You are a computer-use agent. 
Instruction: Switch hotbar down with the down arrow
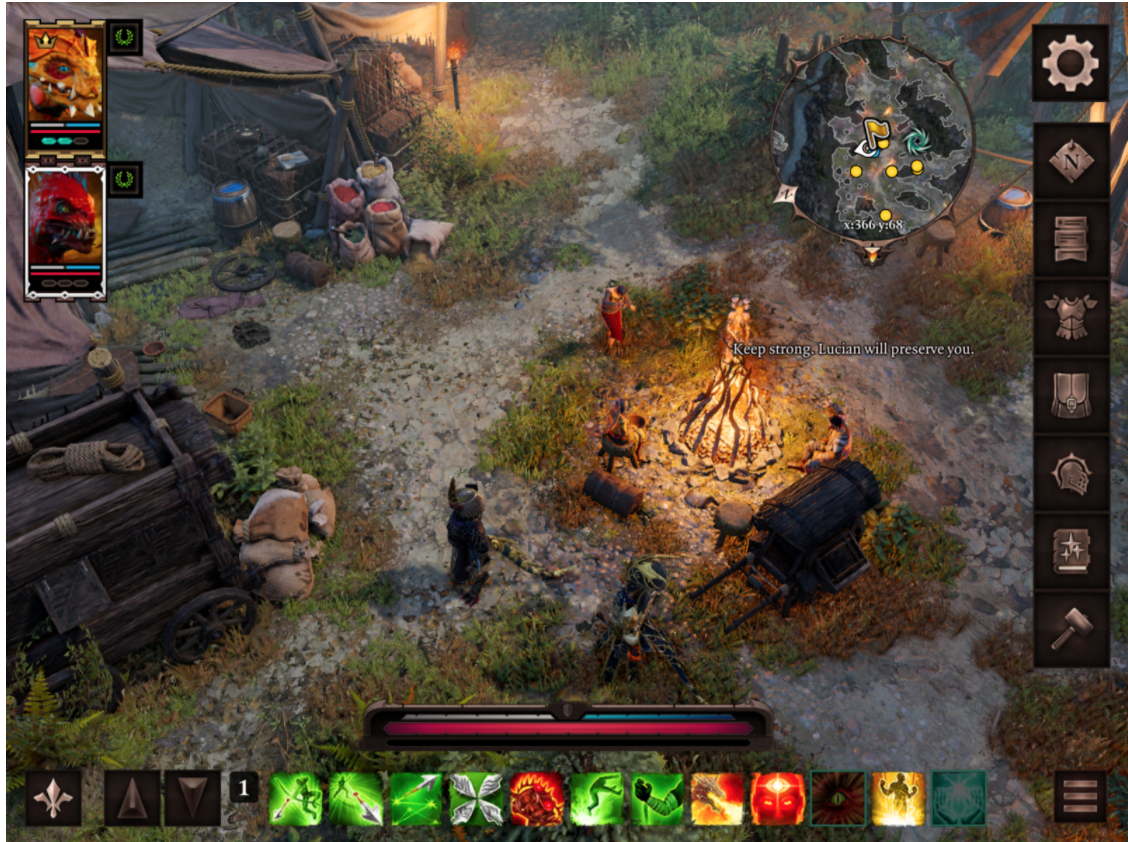(x=192, y=798)
